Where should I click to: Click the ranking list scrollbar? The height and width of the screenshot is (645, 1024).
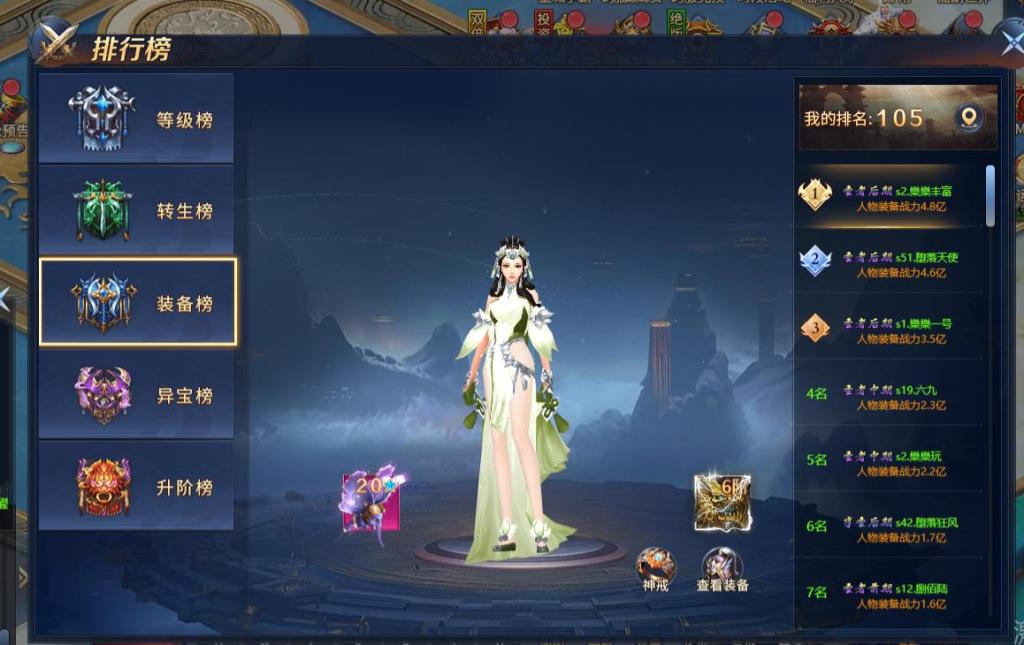(990, 196)
